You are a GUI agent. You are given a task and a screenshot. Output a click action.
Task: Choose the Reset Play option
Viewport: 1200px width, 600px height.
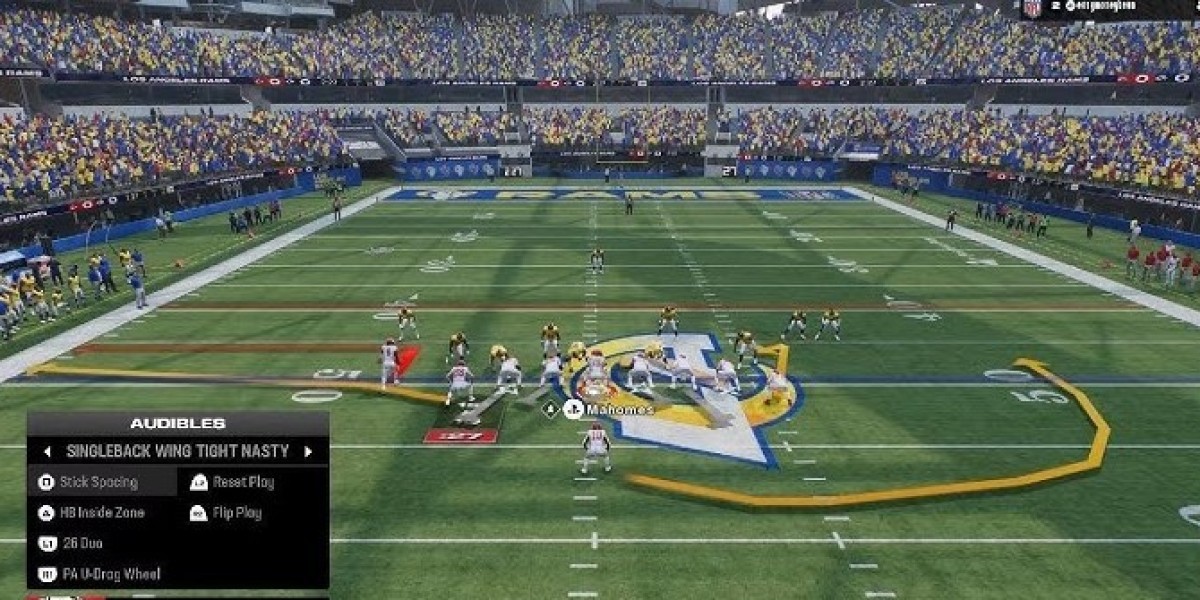pos(242,482)
